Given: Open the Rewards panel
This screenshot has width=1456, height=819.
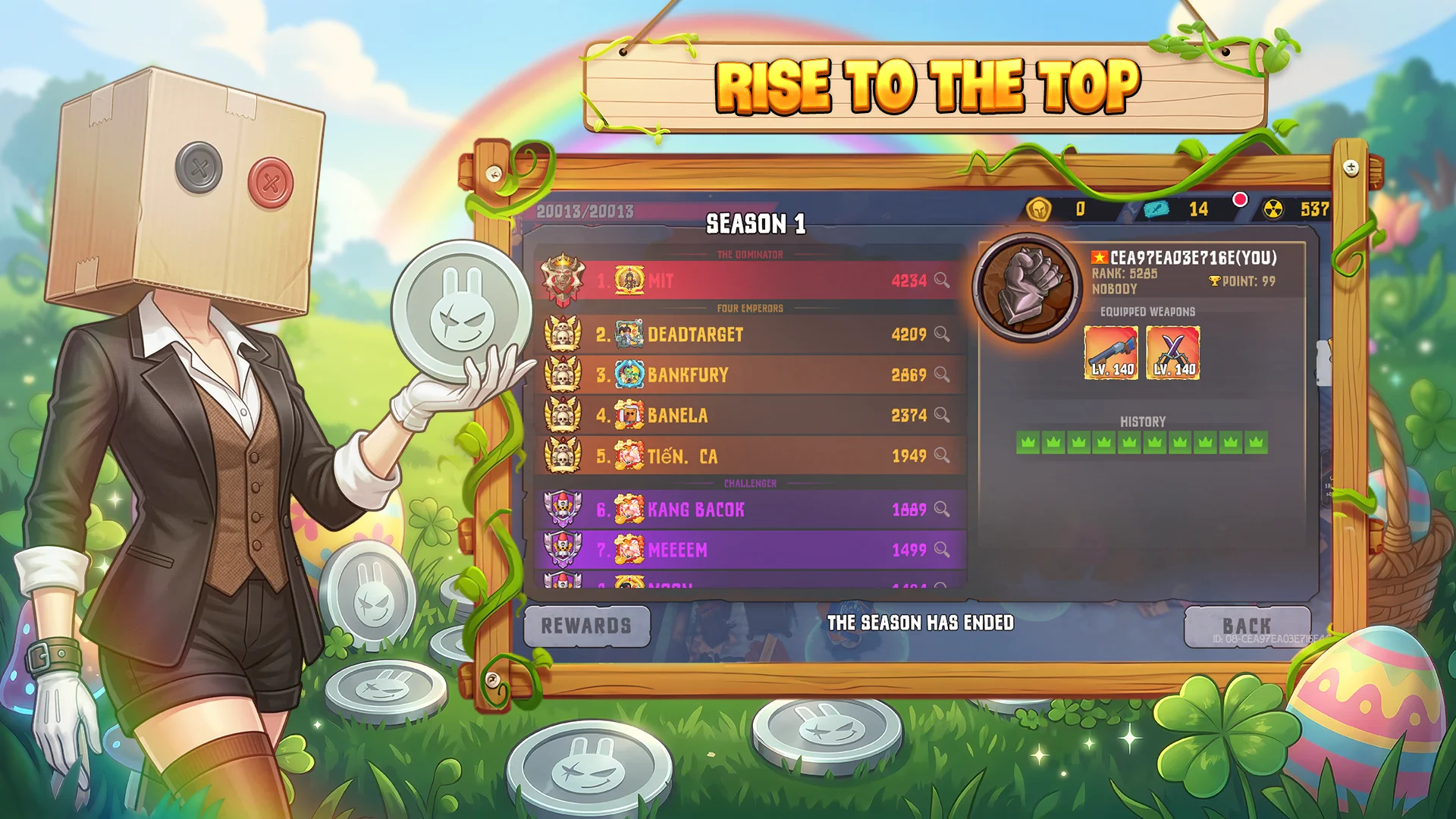Looking at the screenshot, I should (x=586, y=626).
